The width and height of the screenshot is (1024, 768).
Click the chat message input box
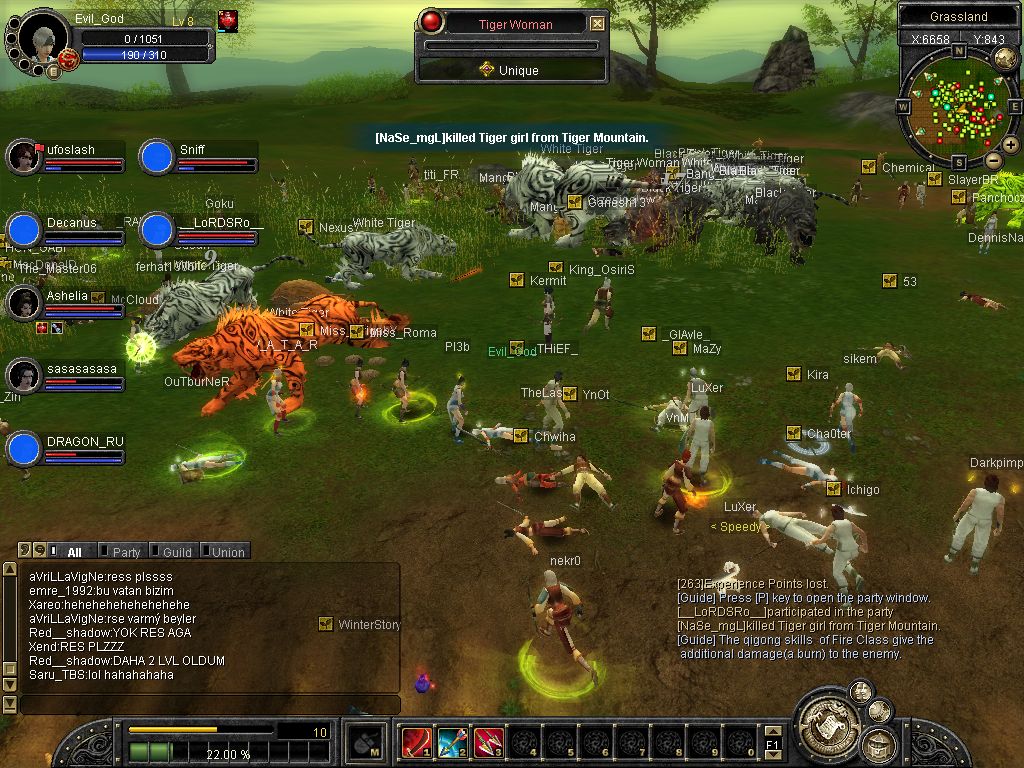point(208,704)
